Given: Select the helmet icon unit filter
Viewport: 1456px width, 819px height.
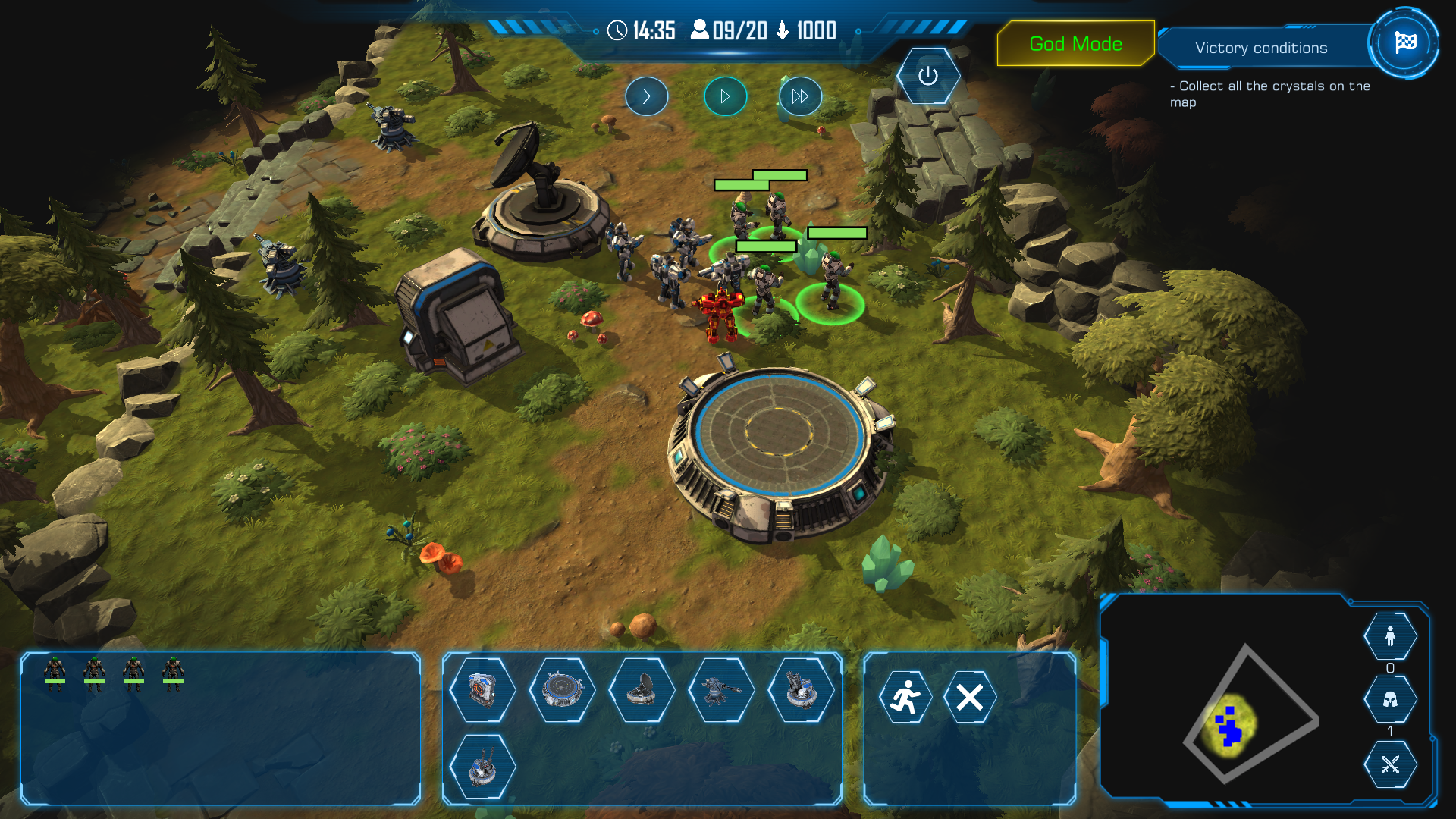Looking at the screenshot, I should [x=1390, y=699].
